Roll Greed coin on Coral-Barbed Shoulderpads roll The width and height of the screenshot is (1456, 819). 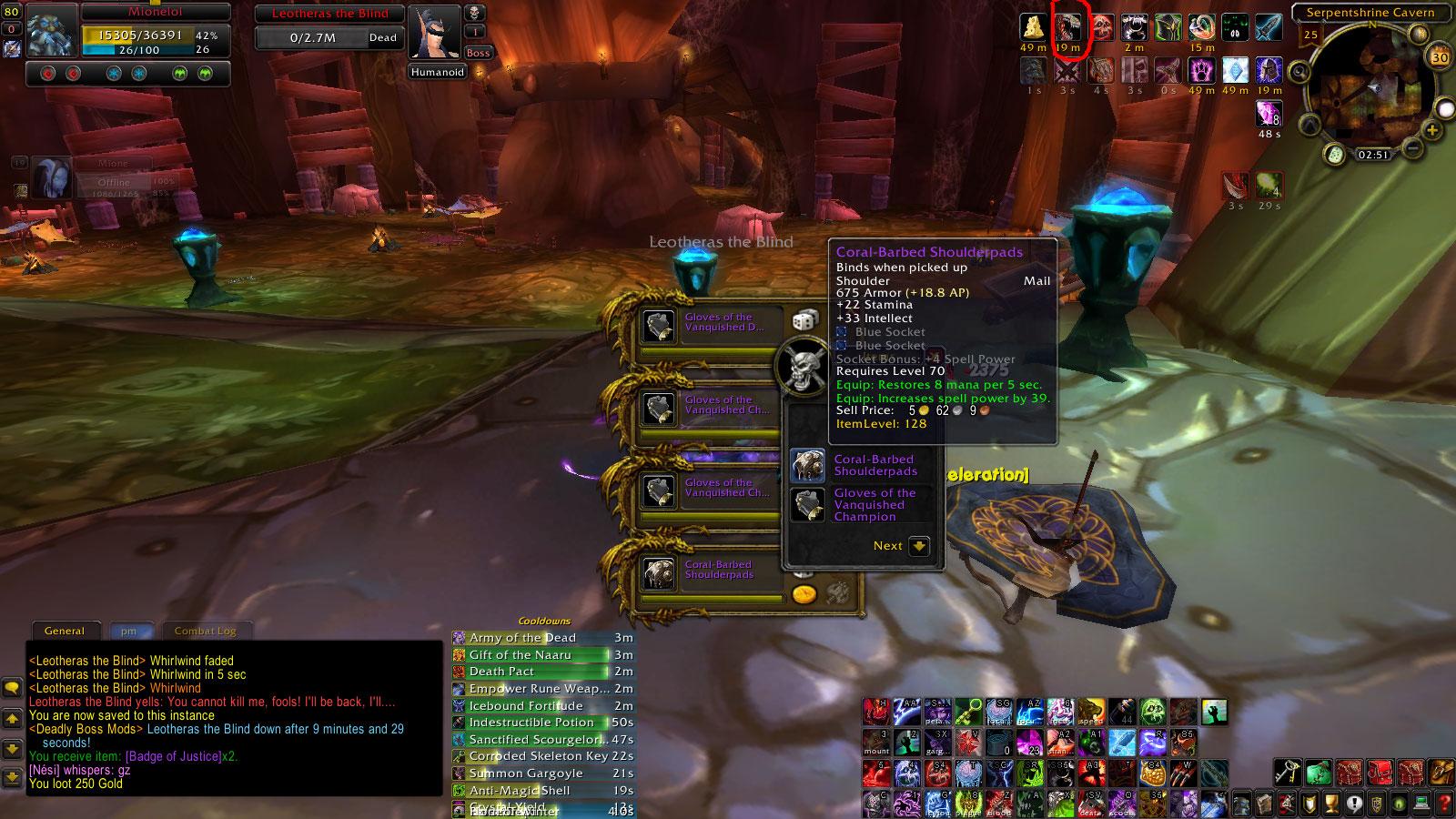[804, 594]
